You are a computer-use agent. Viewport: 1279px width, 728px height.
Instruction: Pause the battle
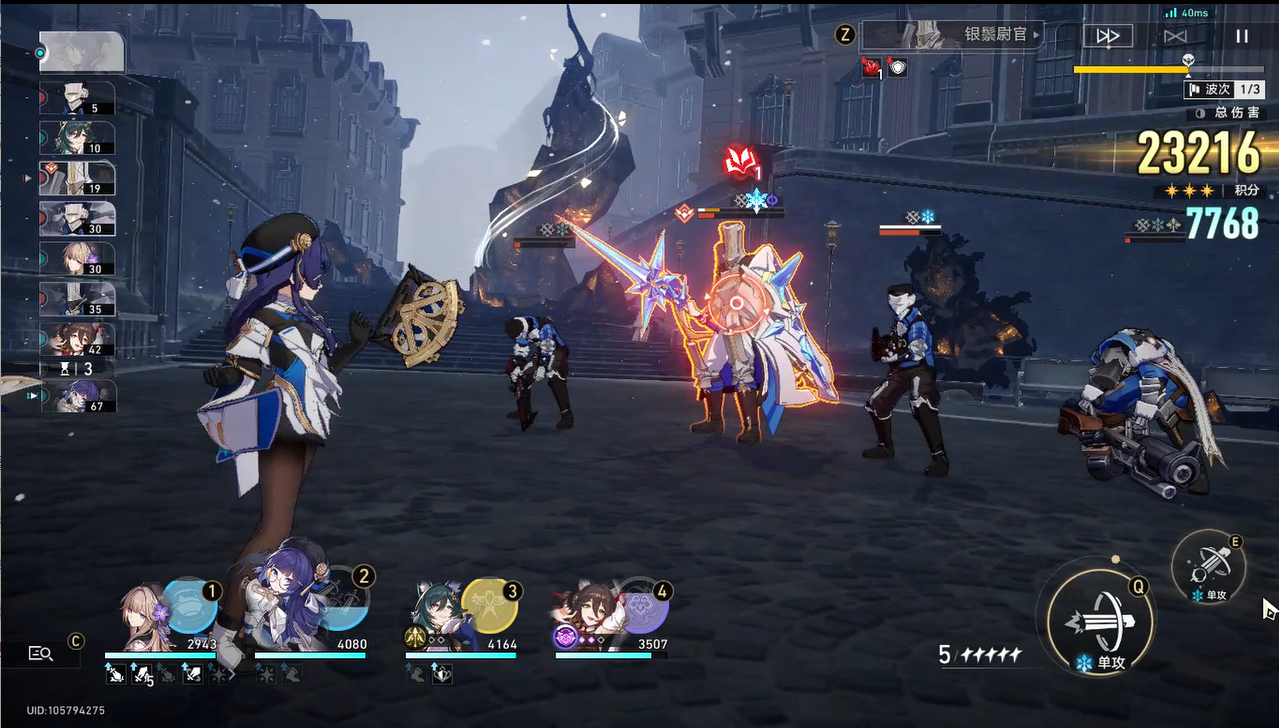click(x=1242, y=36)
